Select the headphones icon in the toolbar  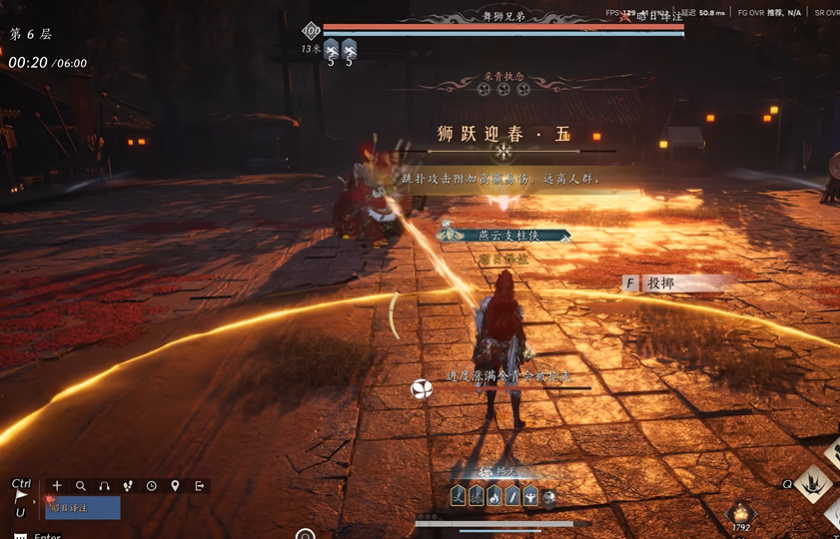tap(104, 486)
